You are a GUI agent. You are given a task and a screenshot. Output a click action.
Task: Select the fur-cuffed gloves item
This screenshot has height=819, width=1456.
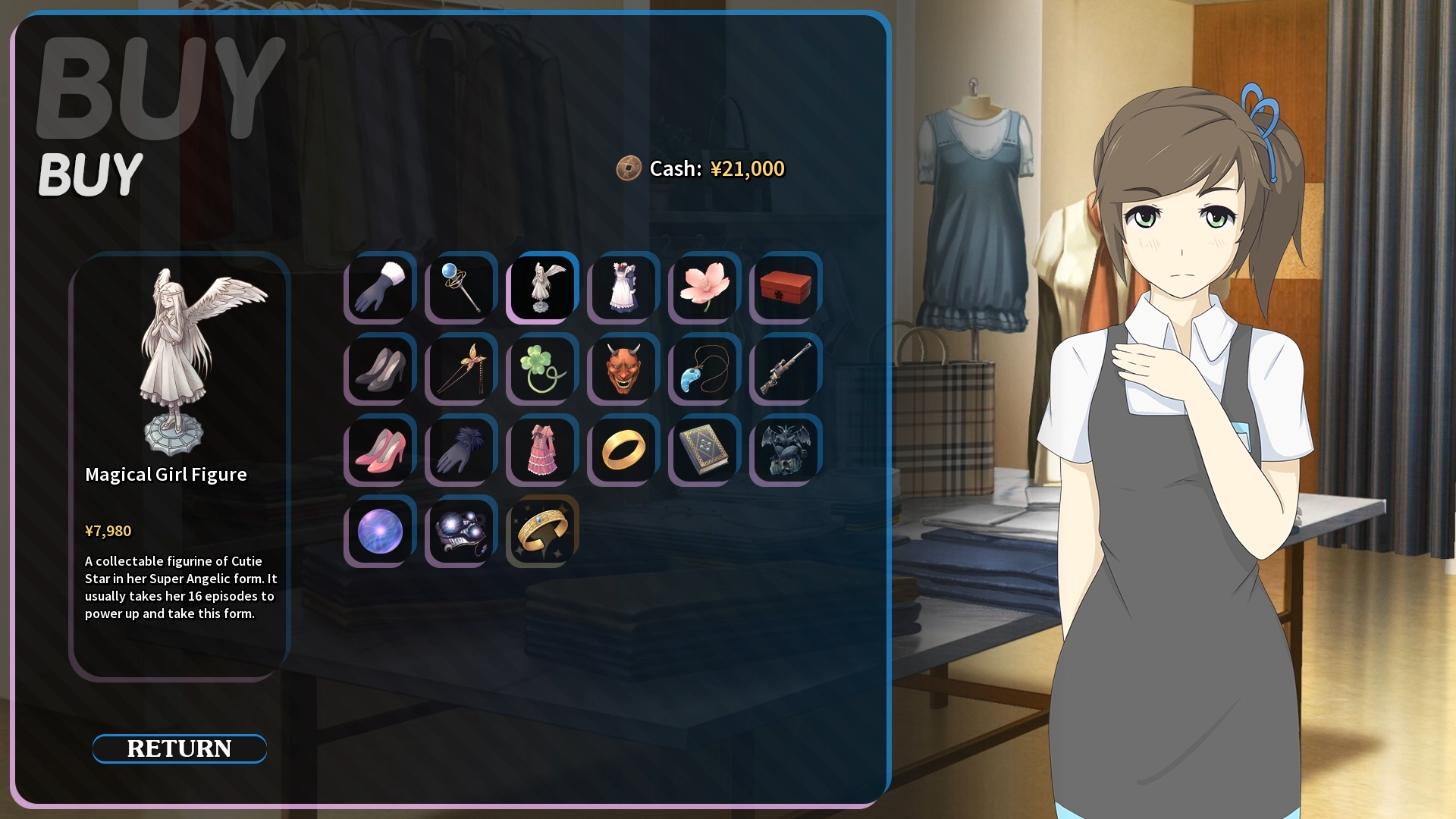coord(378,288)
